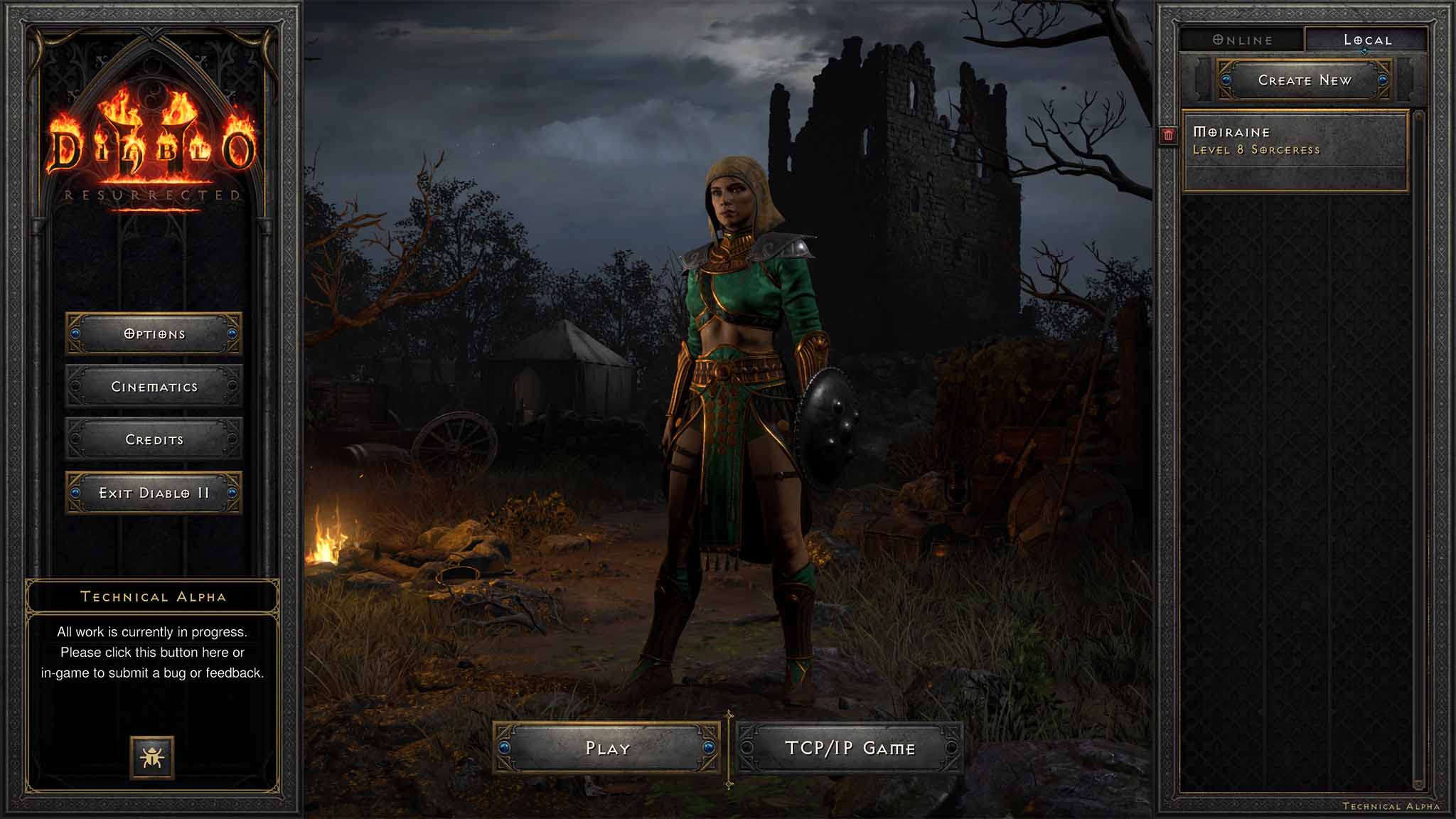View the Credits

(154, 439)
